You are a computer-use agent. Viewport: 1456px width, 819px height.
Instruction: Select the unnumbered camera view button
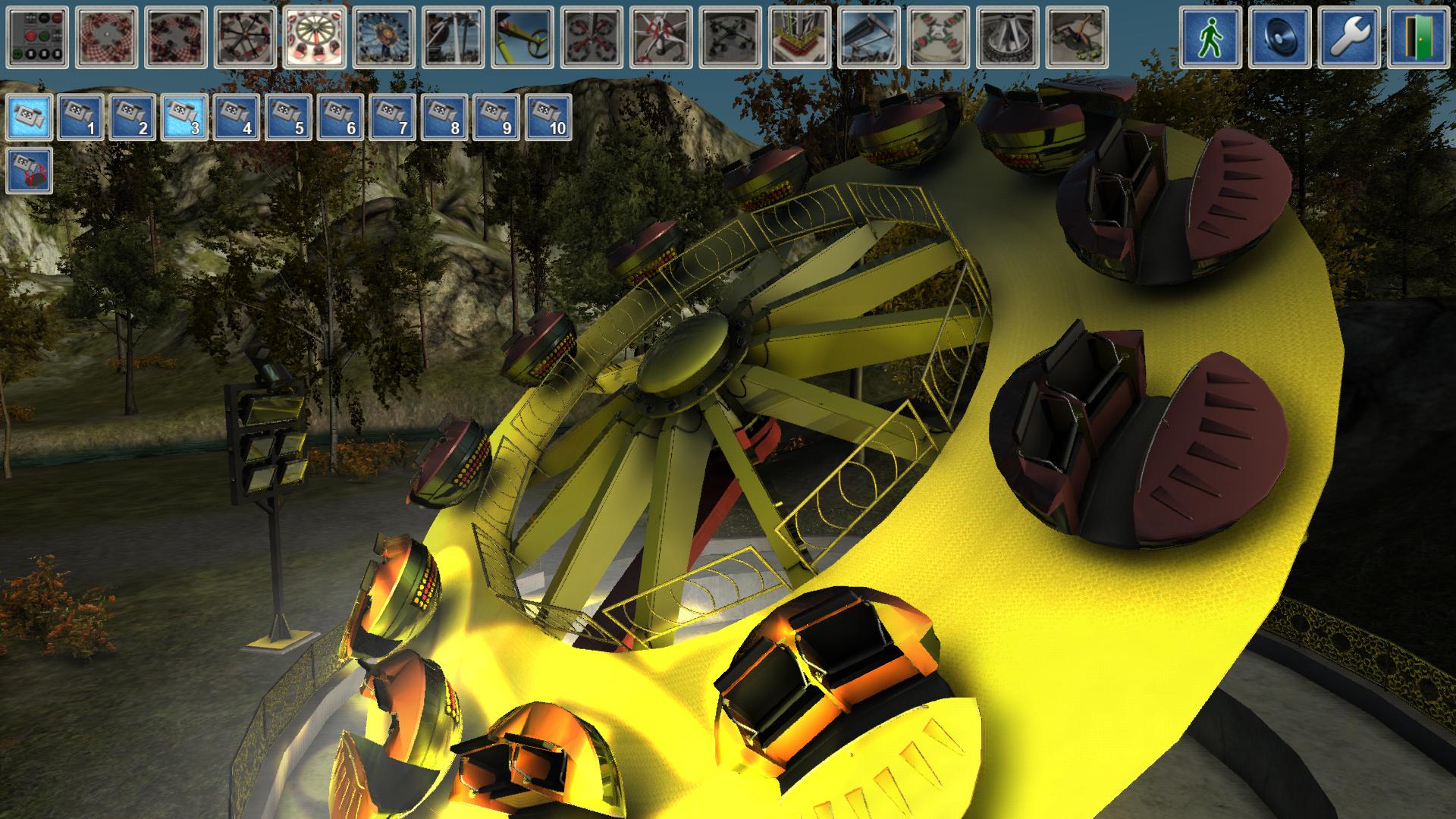(30, 118)
